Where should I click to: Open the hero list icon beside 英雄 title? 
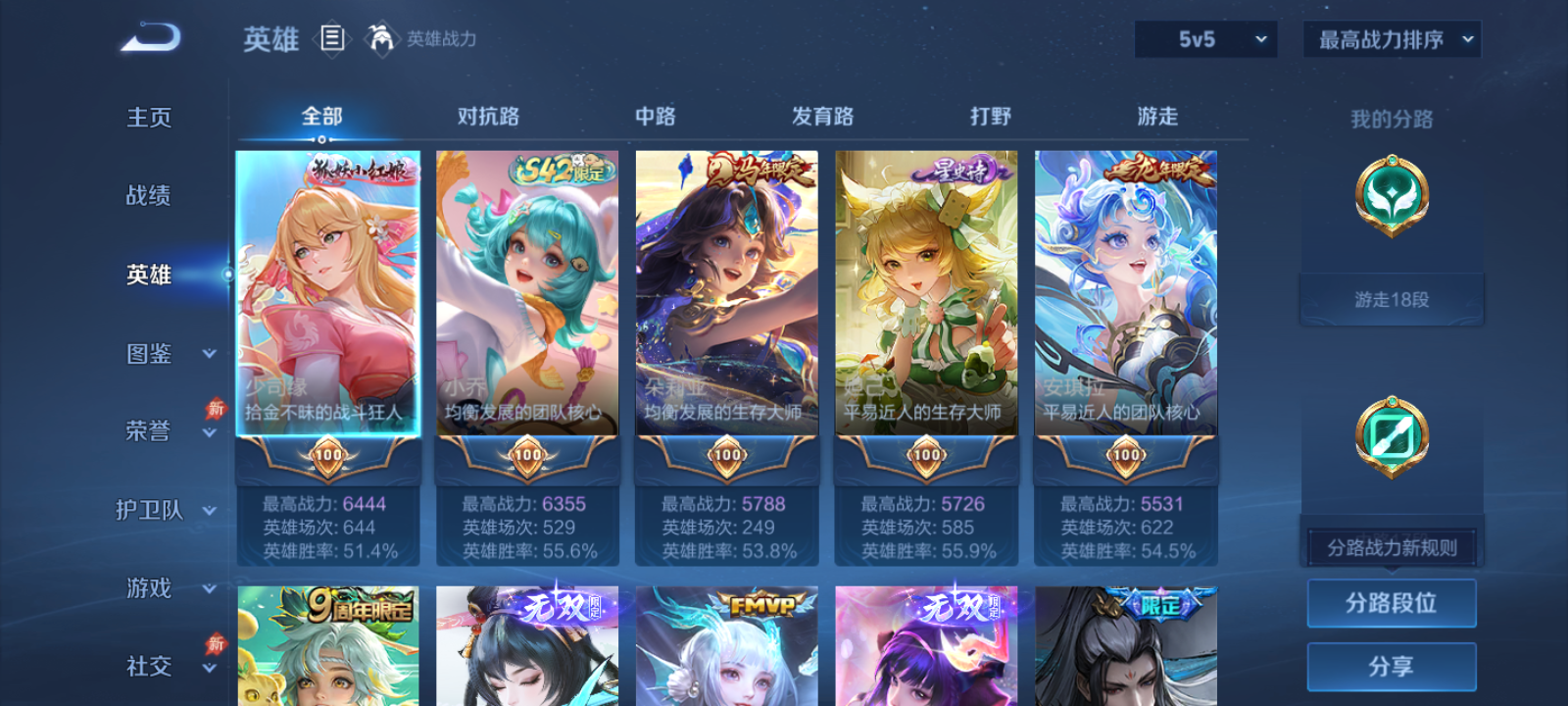pyautogui.click(x=332, y=37)
